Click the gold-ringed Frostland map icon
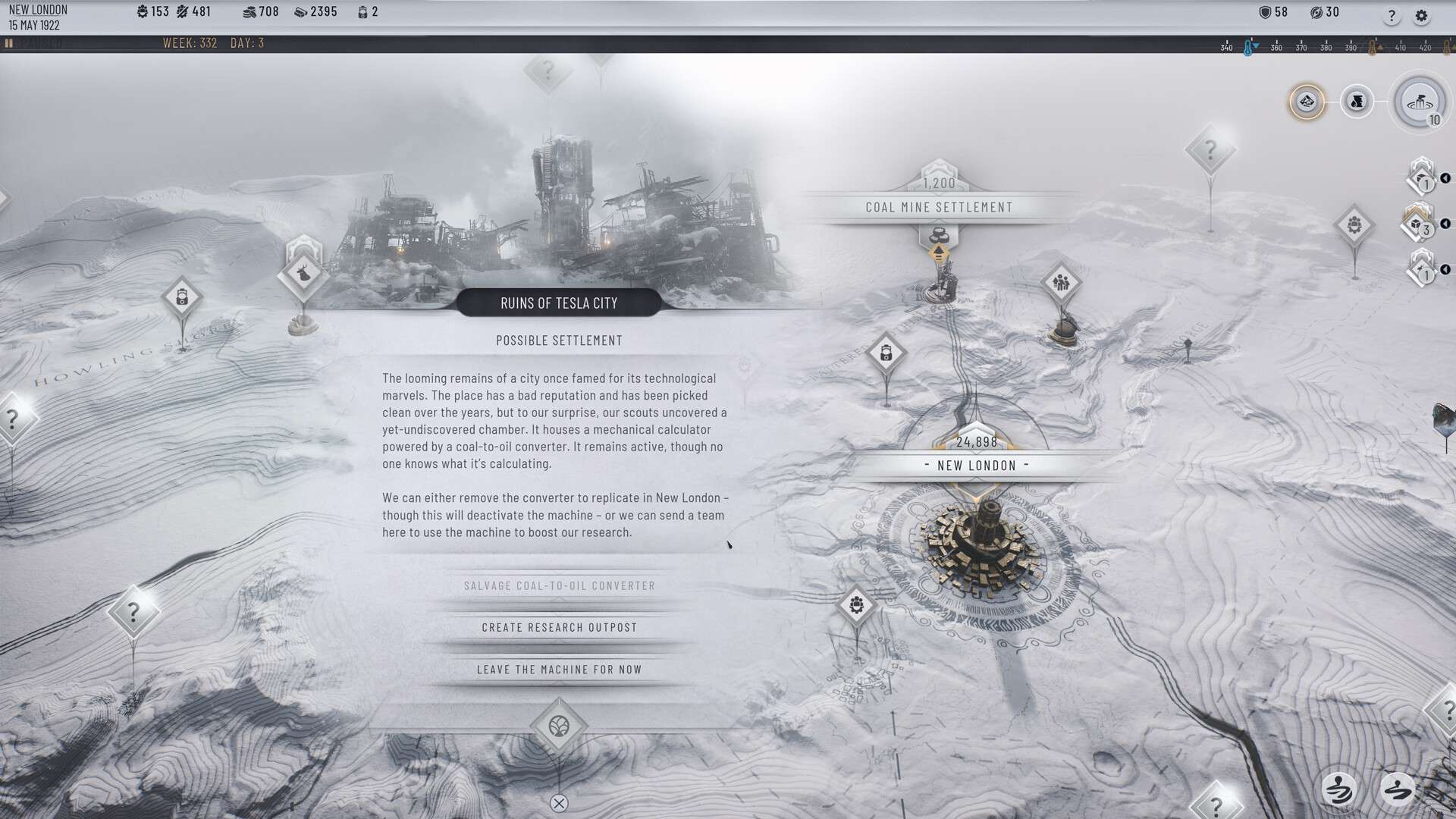This screenshot has height=819, width=1456. pos(1307,102)
